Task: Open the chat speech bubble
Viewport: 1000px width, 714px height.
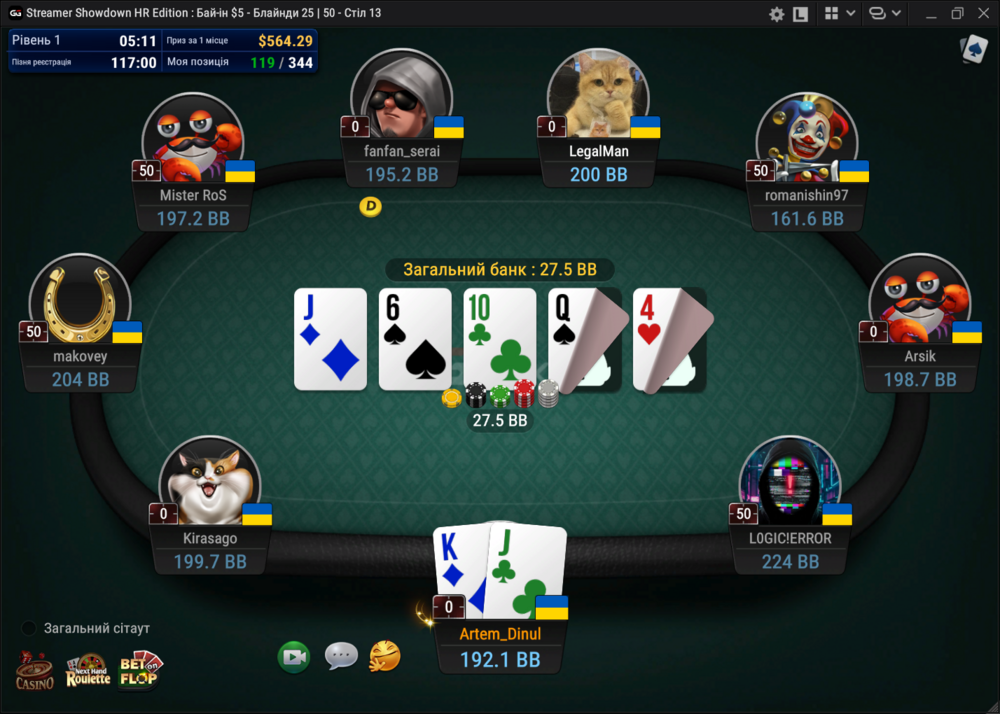Action: pyautogui.click(x=341, y=656)
